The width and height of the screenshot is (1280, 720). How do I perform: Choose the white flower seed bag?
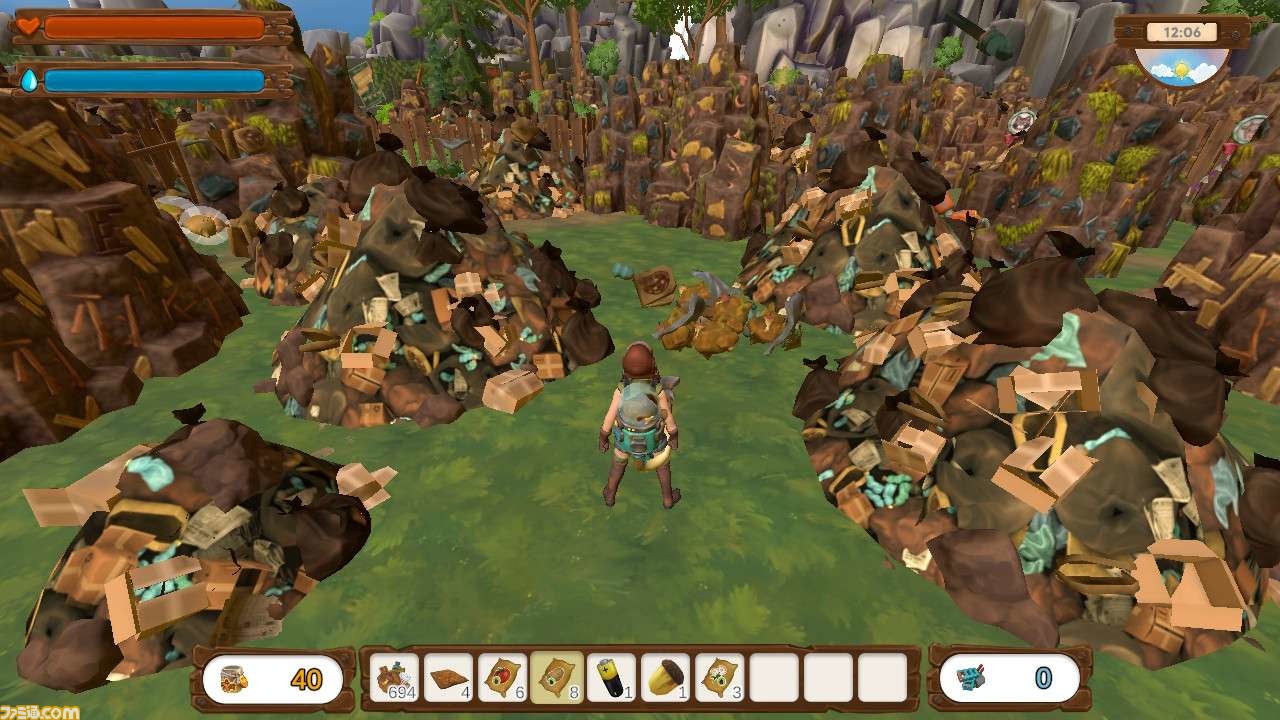[719, 678]
